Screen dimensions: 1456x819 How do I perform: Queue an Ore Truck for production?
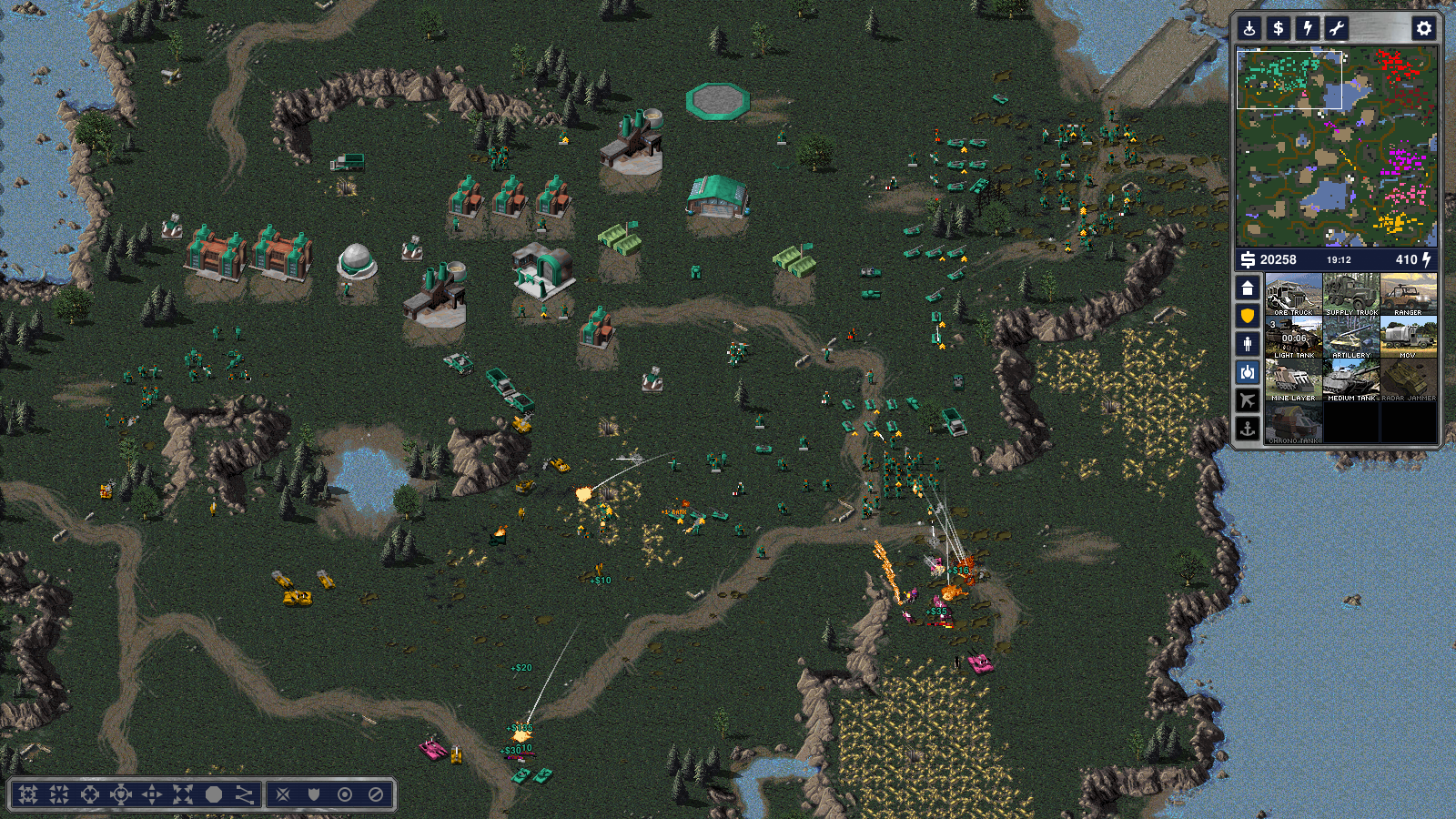pos(1293,295)
